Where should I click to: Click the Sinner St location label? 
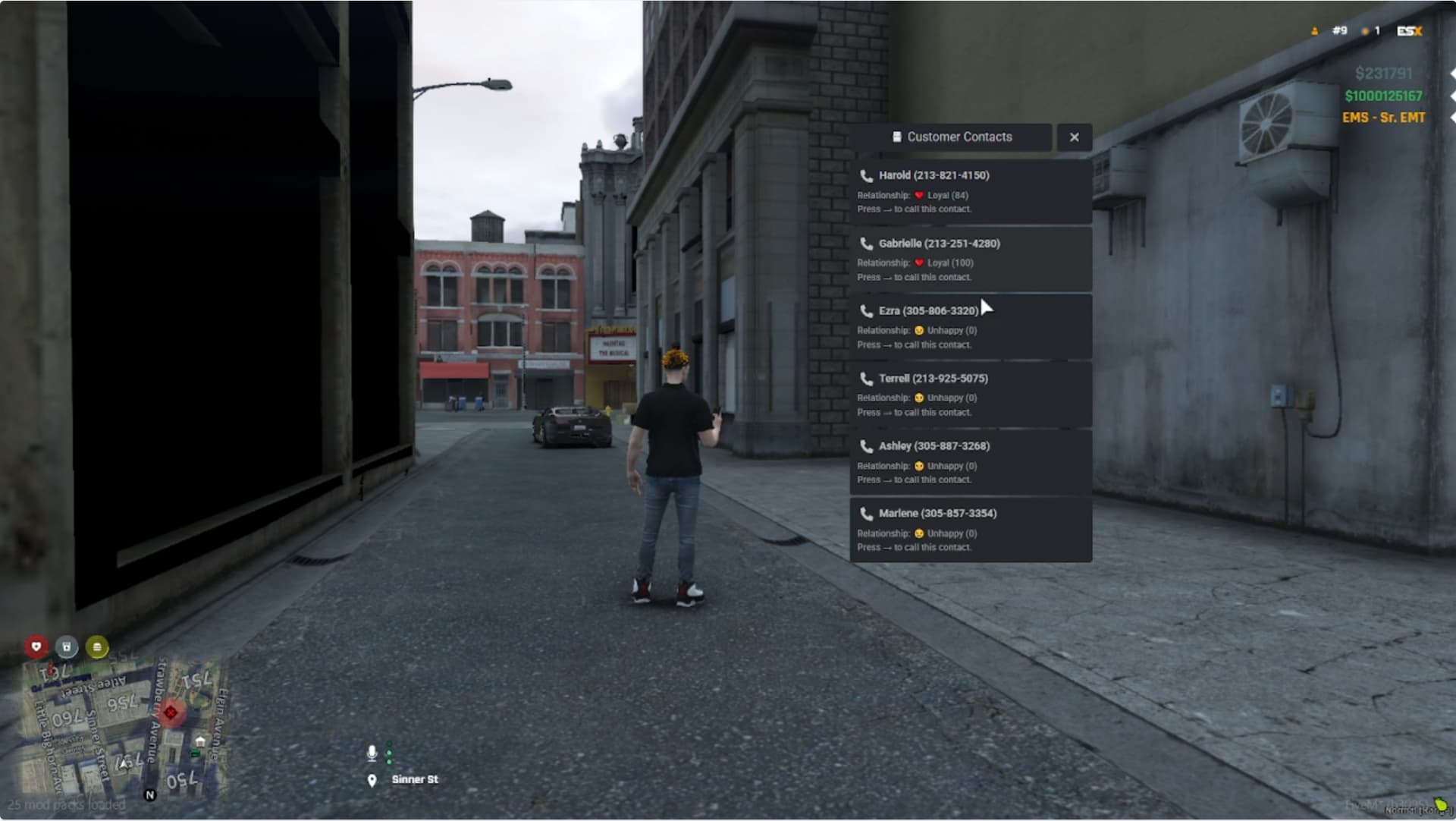pyautogui.click(x=416, y=779)
